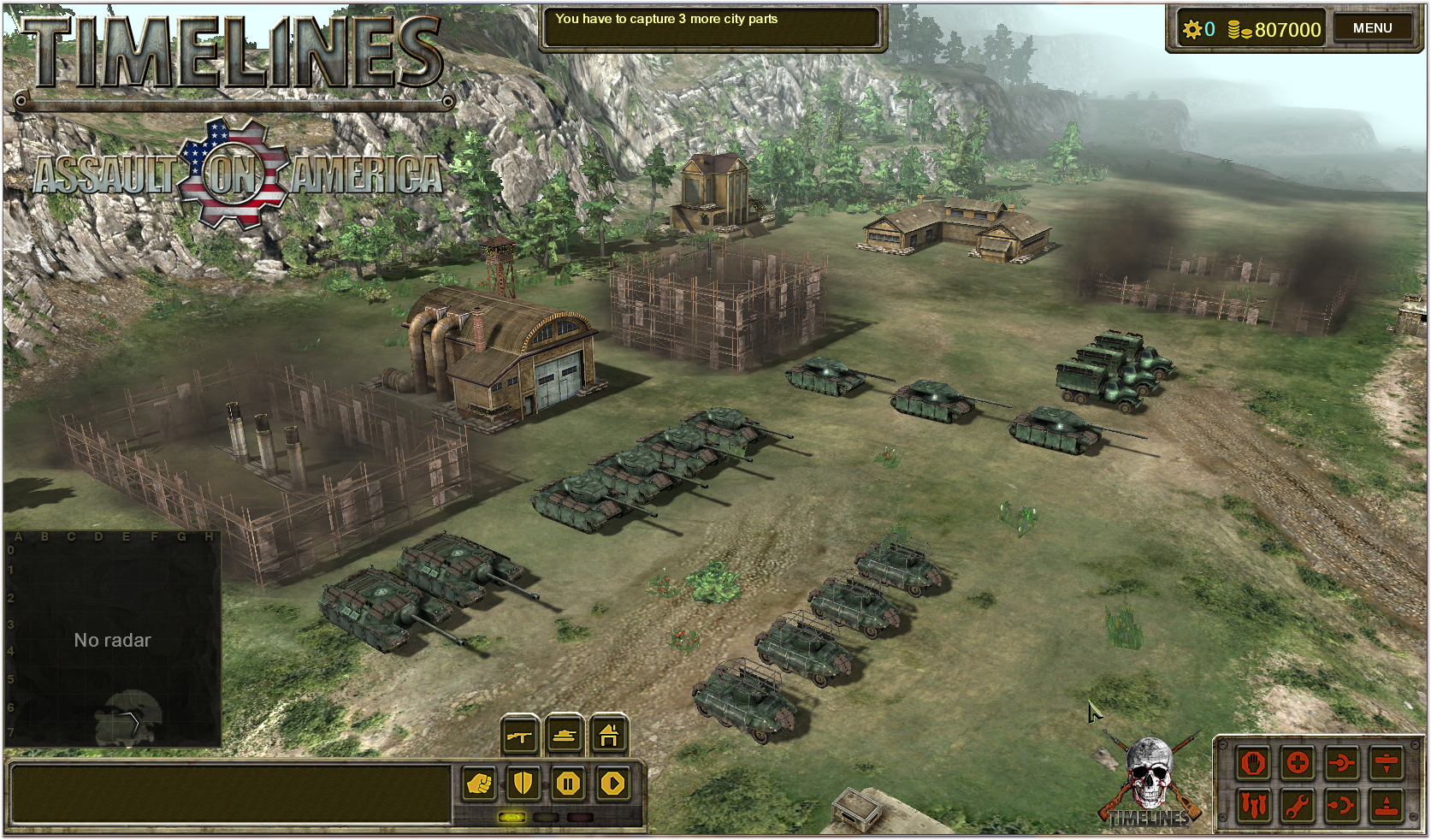Image resolution: width=1431 pixels, height=840 pixels.
Task: Toggle the yellow status light indicator
Action: (512, 817)
